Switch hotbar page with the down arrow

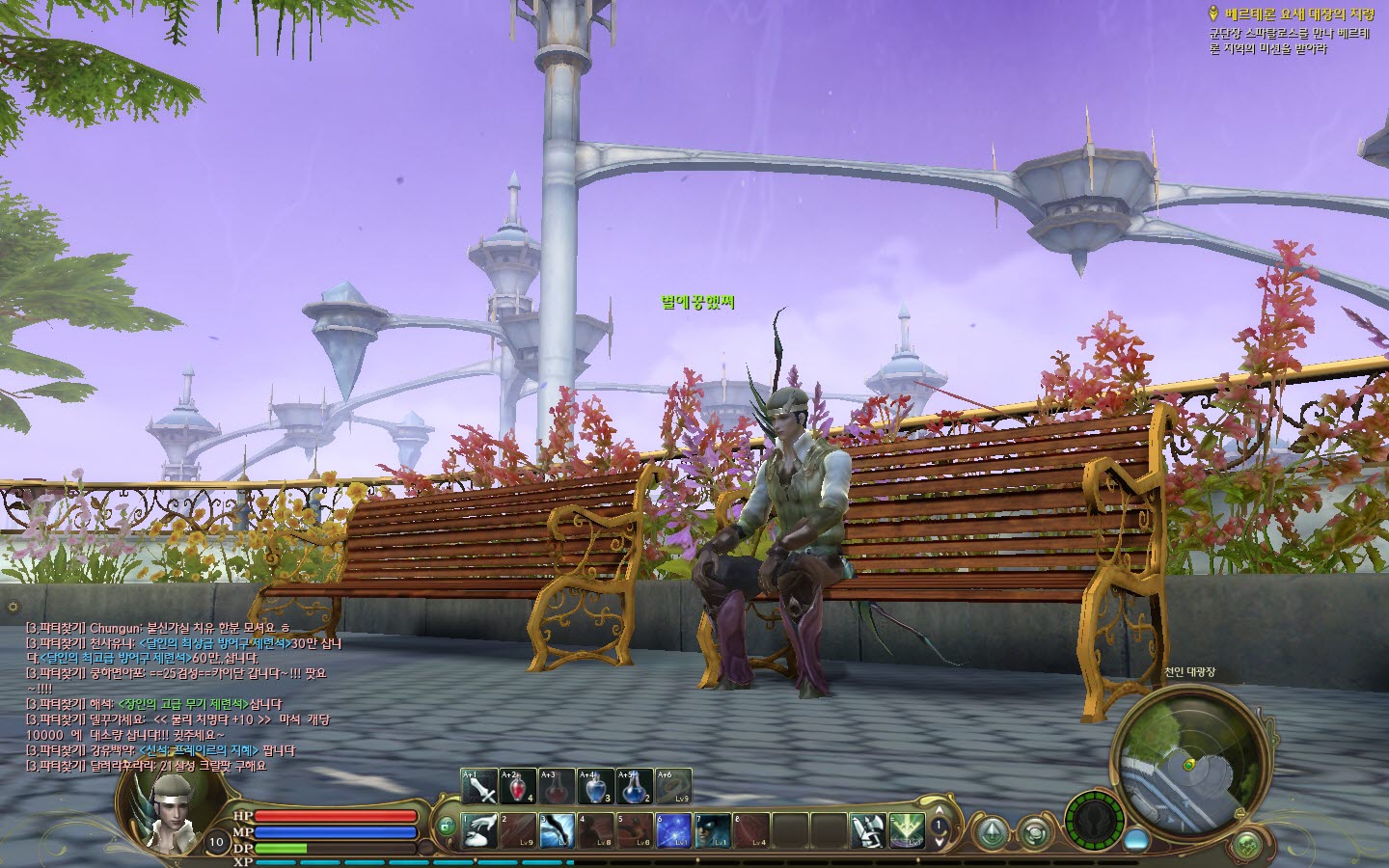tap(940, 843)
